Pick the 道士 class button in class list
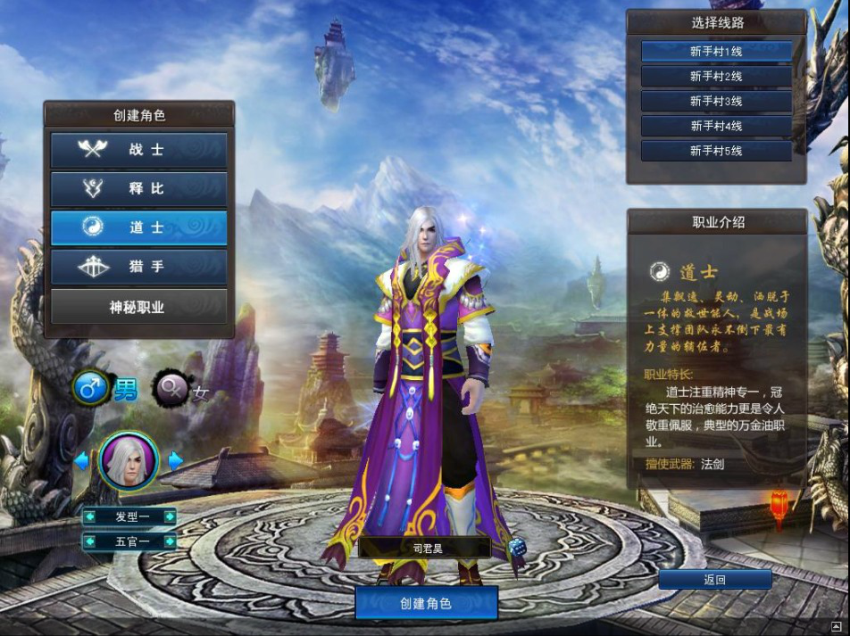The width and height of the screenshot is (850, 636). pos(139,228)
